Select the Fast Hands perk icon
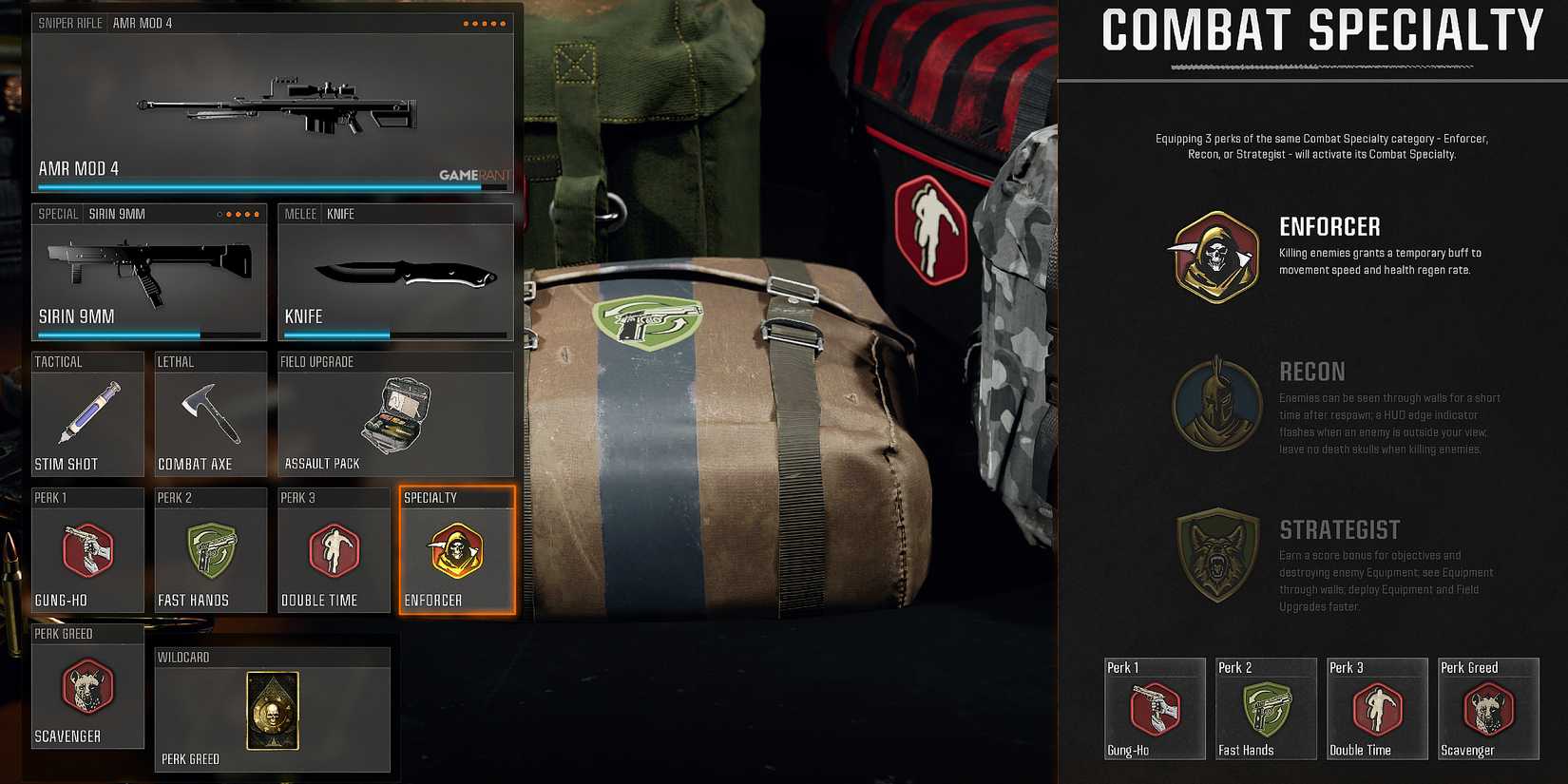 210,551
